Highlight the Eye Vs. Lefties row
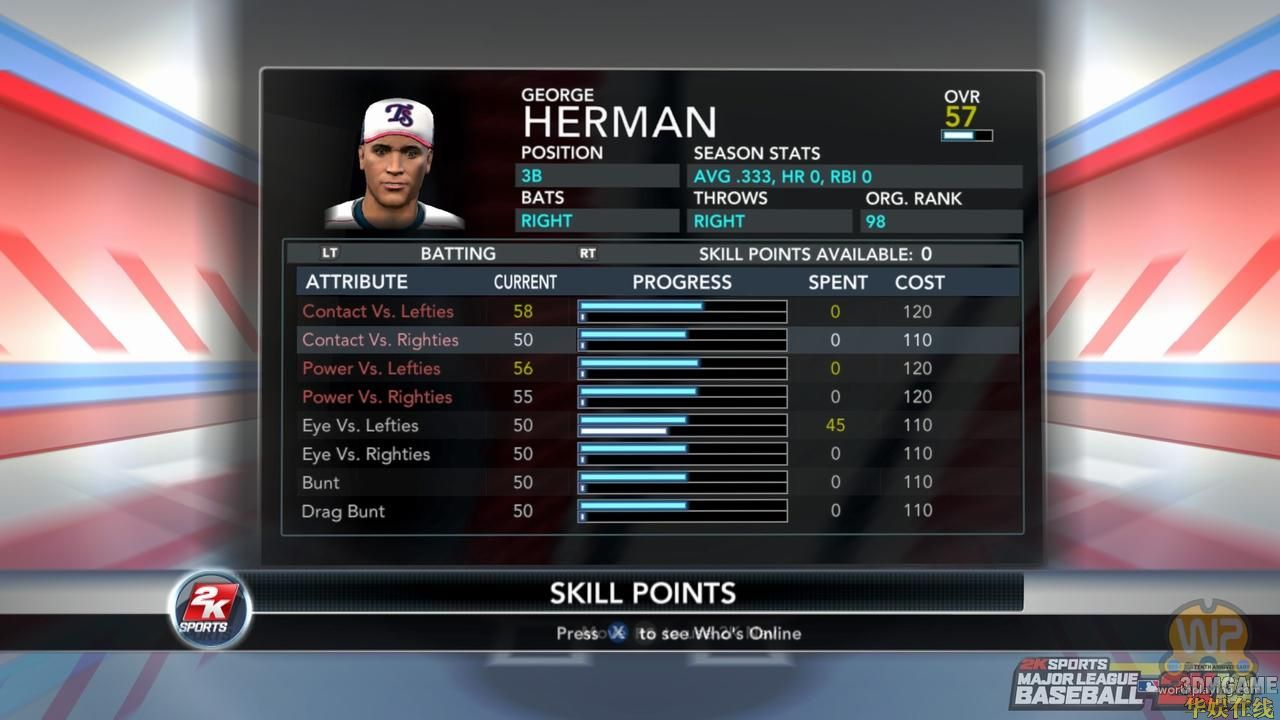The width and height of the screenshot is (1280, 720). coord(360,425)
